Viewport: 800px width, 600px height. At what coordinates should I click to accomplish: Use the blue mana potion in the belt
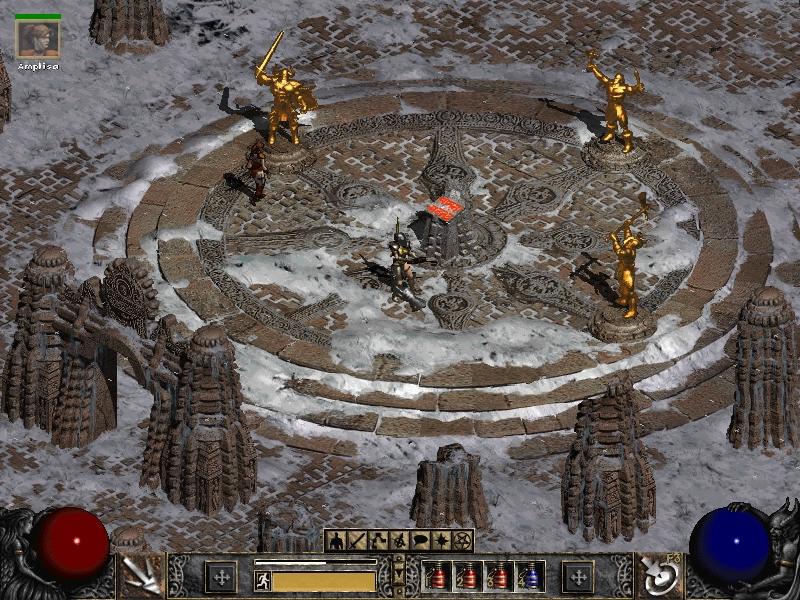click(529, 577)
